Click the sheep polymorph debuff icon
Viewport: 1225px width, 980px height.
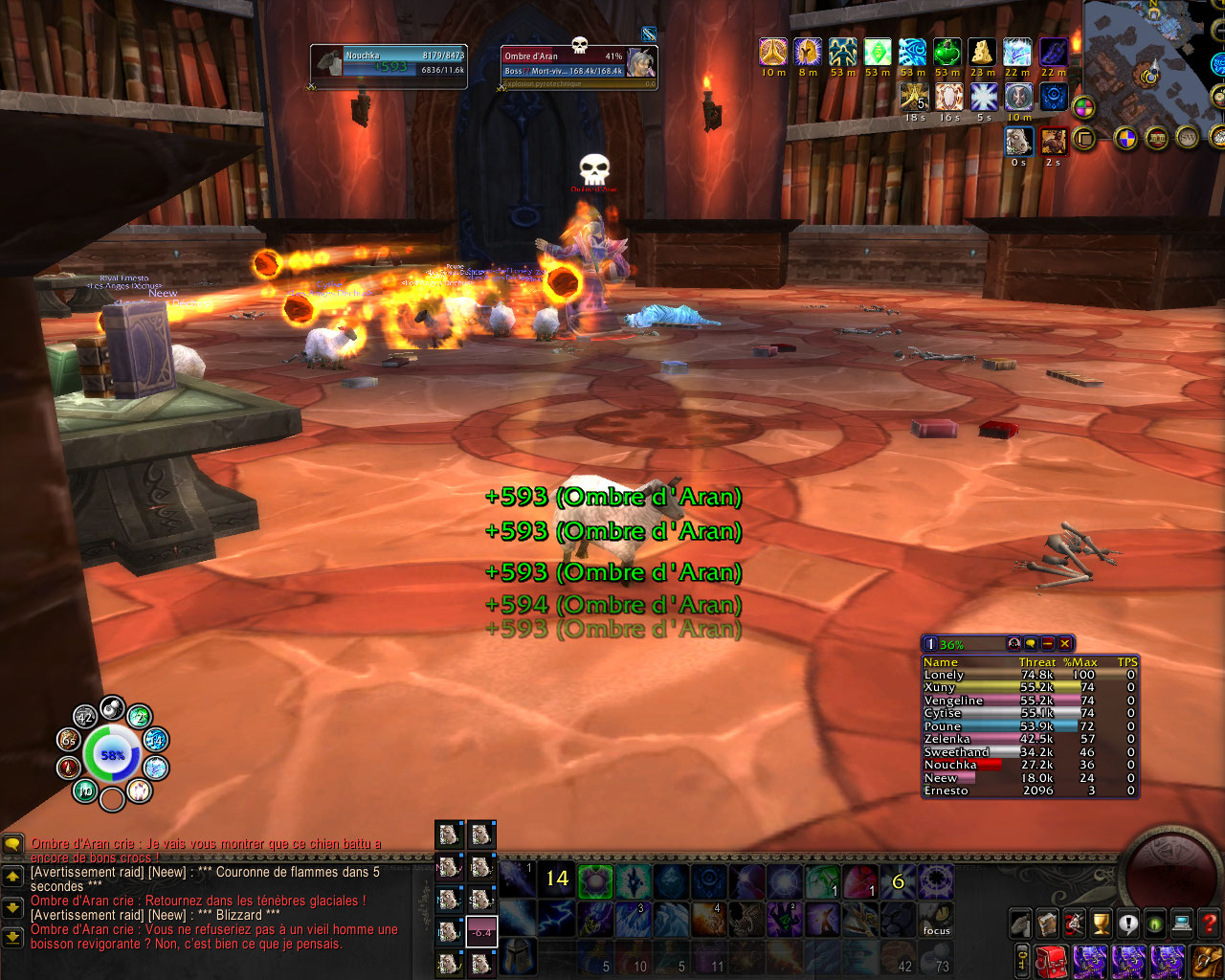tap(1018, 142)
